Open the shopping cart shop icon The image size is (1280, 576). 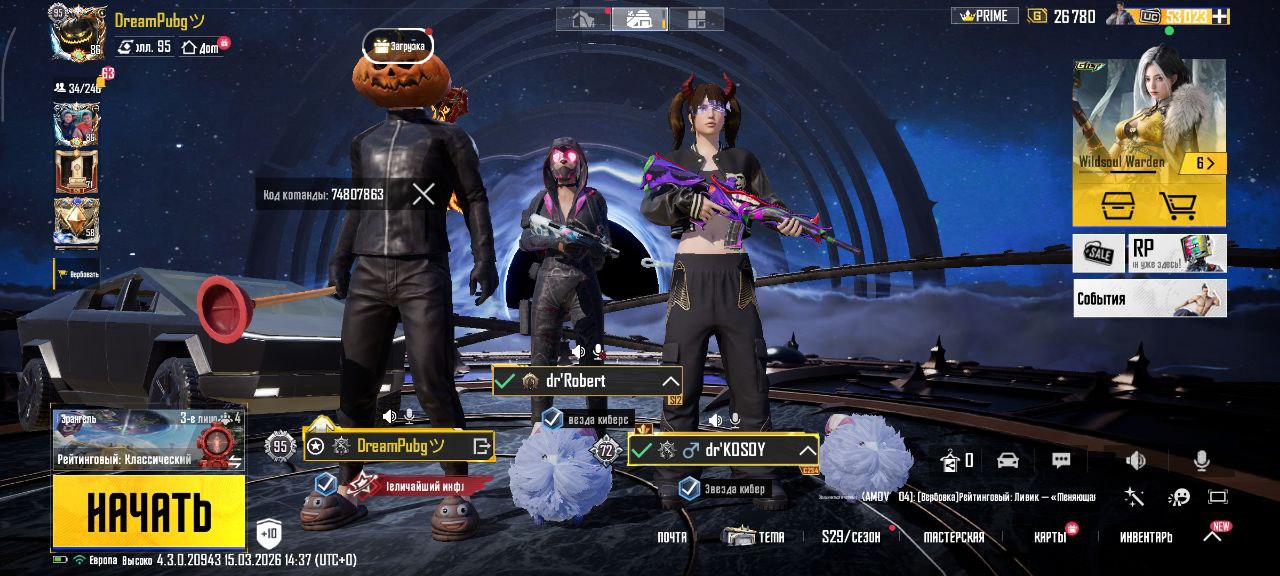(x=1178, y=206)
